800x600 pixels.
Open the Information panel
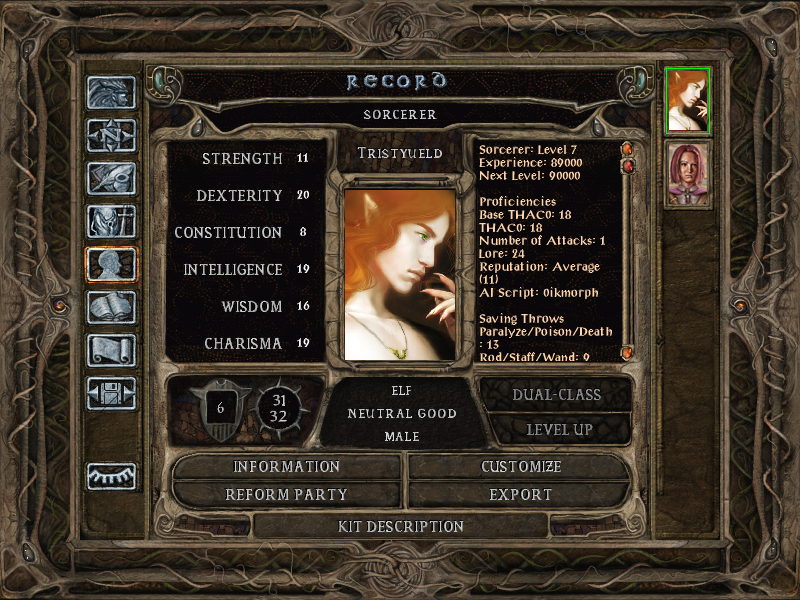coord(287,467)
